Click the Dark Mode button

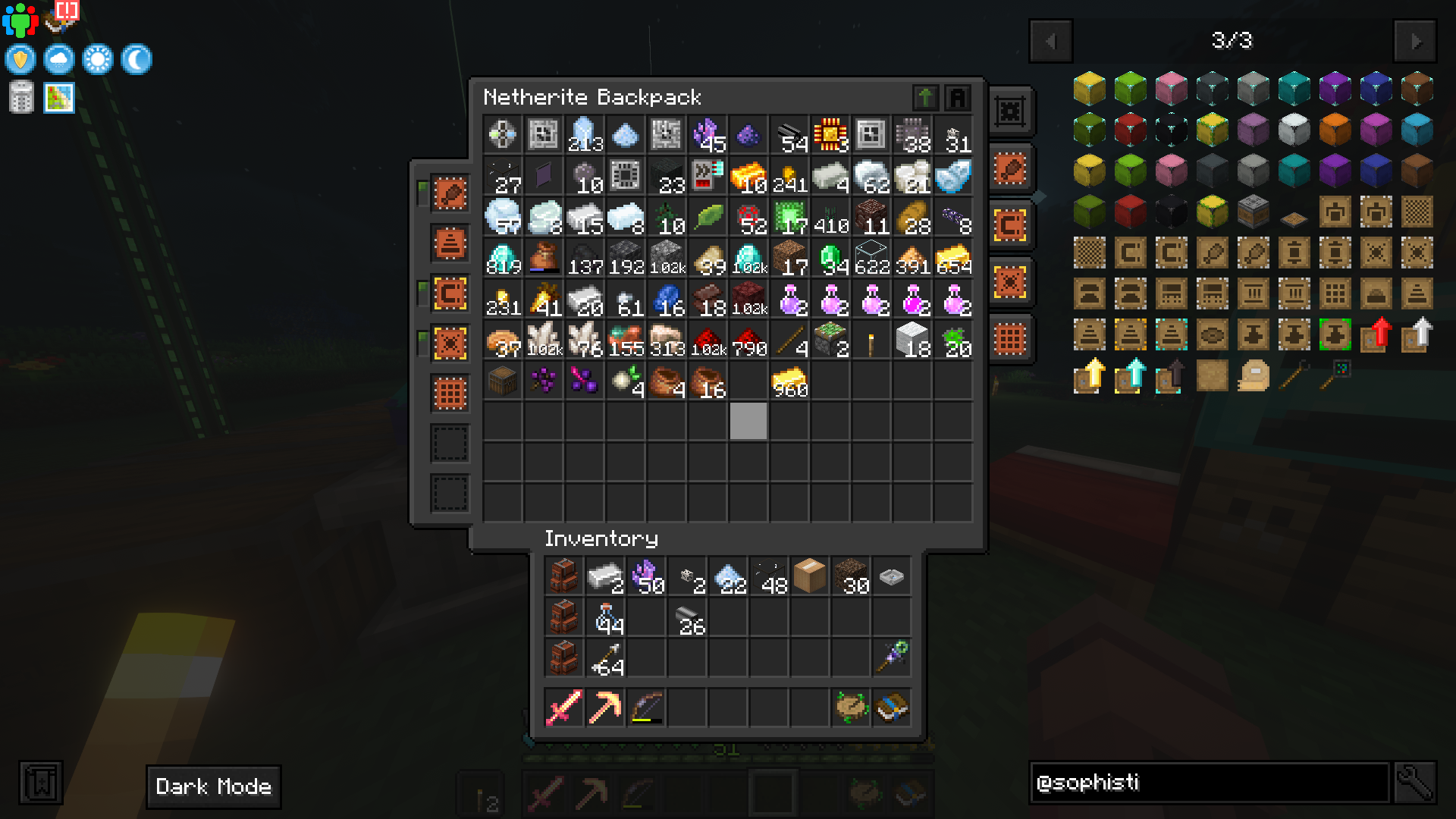pos(213,787)
